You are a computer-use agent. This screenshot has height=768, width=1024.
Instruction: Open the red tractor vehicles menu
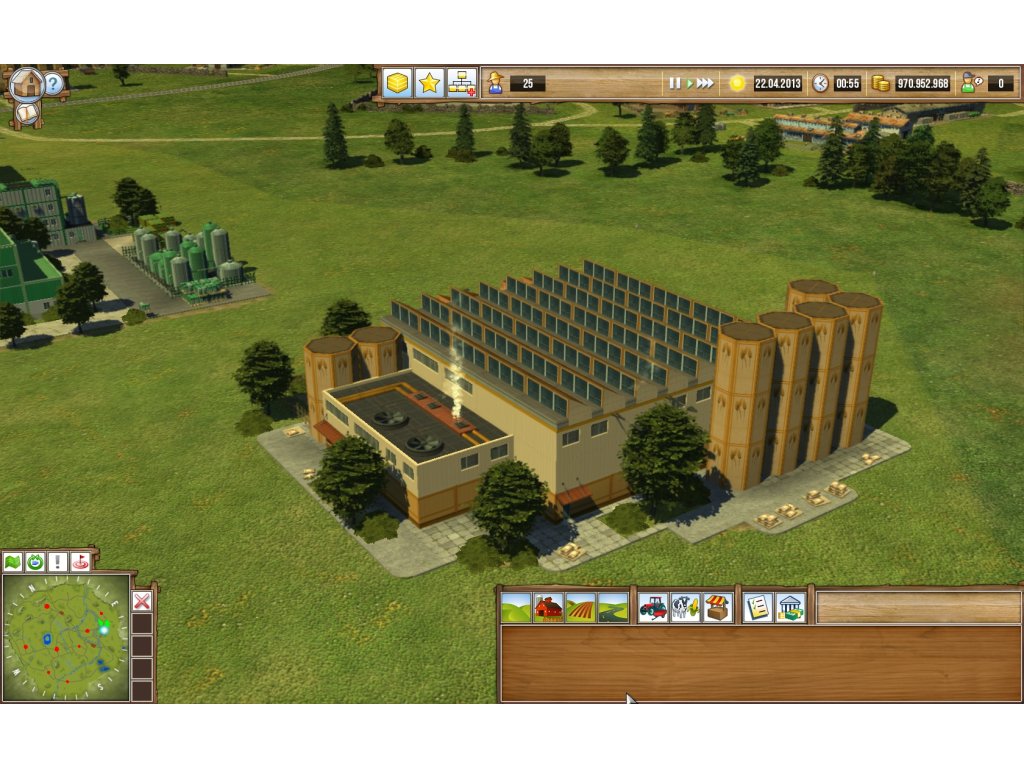click(x=653, y=608)
